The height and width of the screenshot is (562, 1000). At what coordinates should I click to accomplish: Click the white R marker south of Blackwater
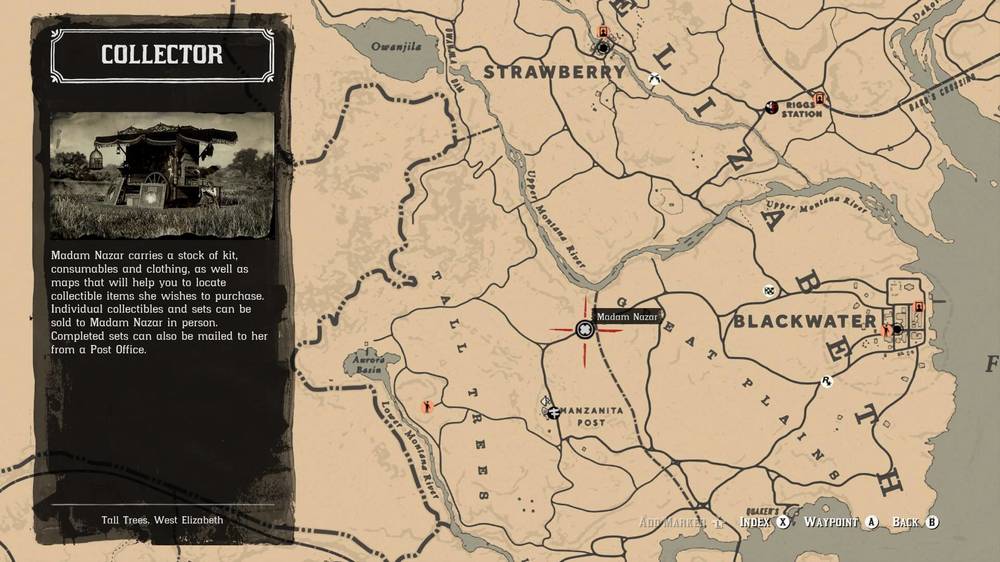pos(827,381)
